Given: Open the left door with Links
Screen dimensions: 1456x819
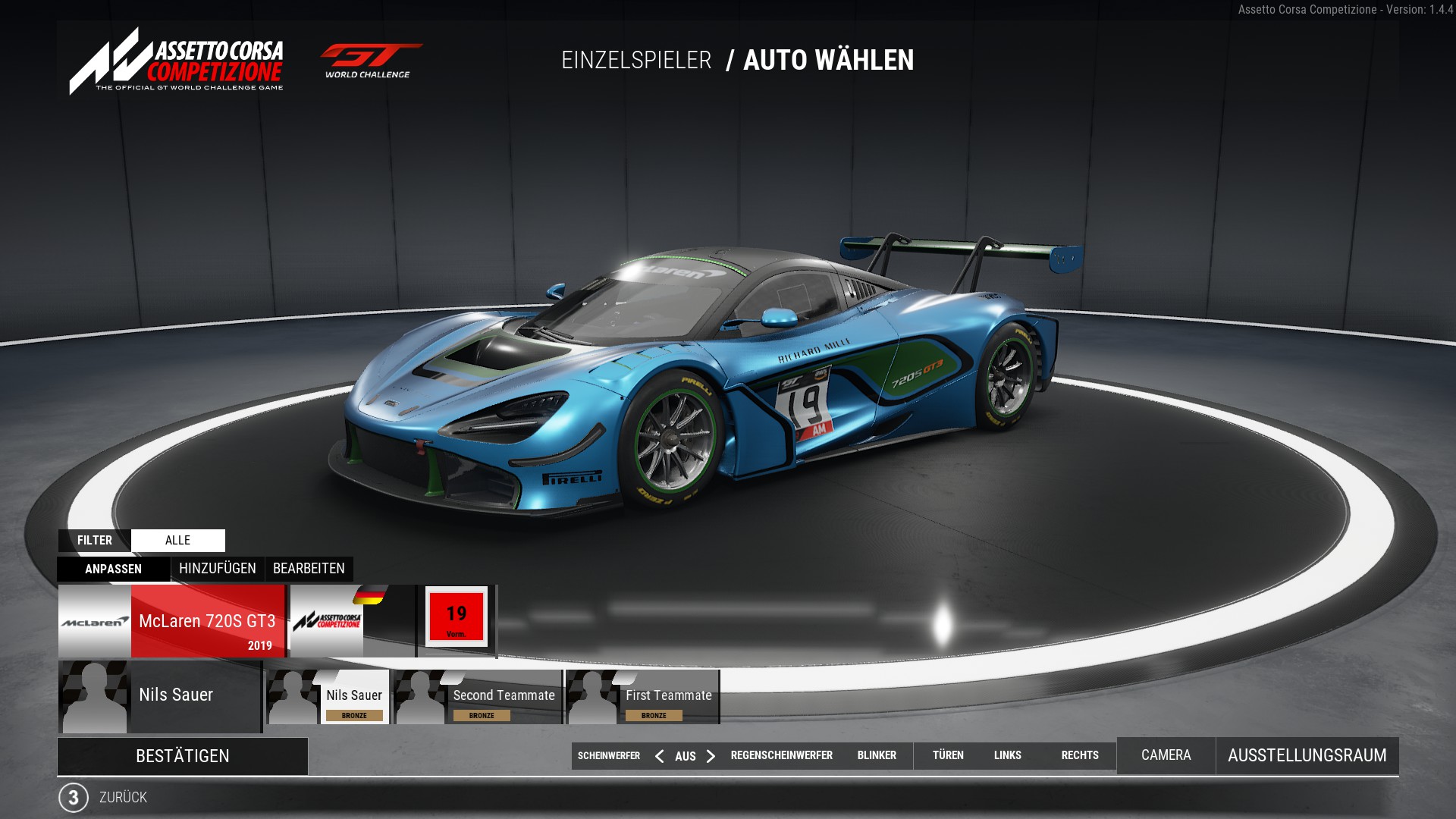Looking at the screenshot, I should pyautogui.click(x=1007, y=755).
